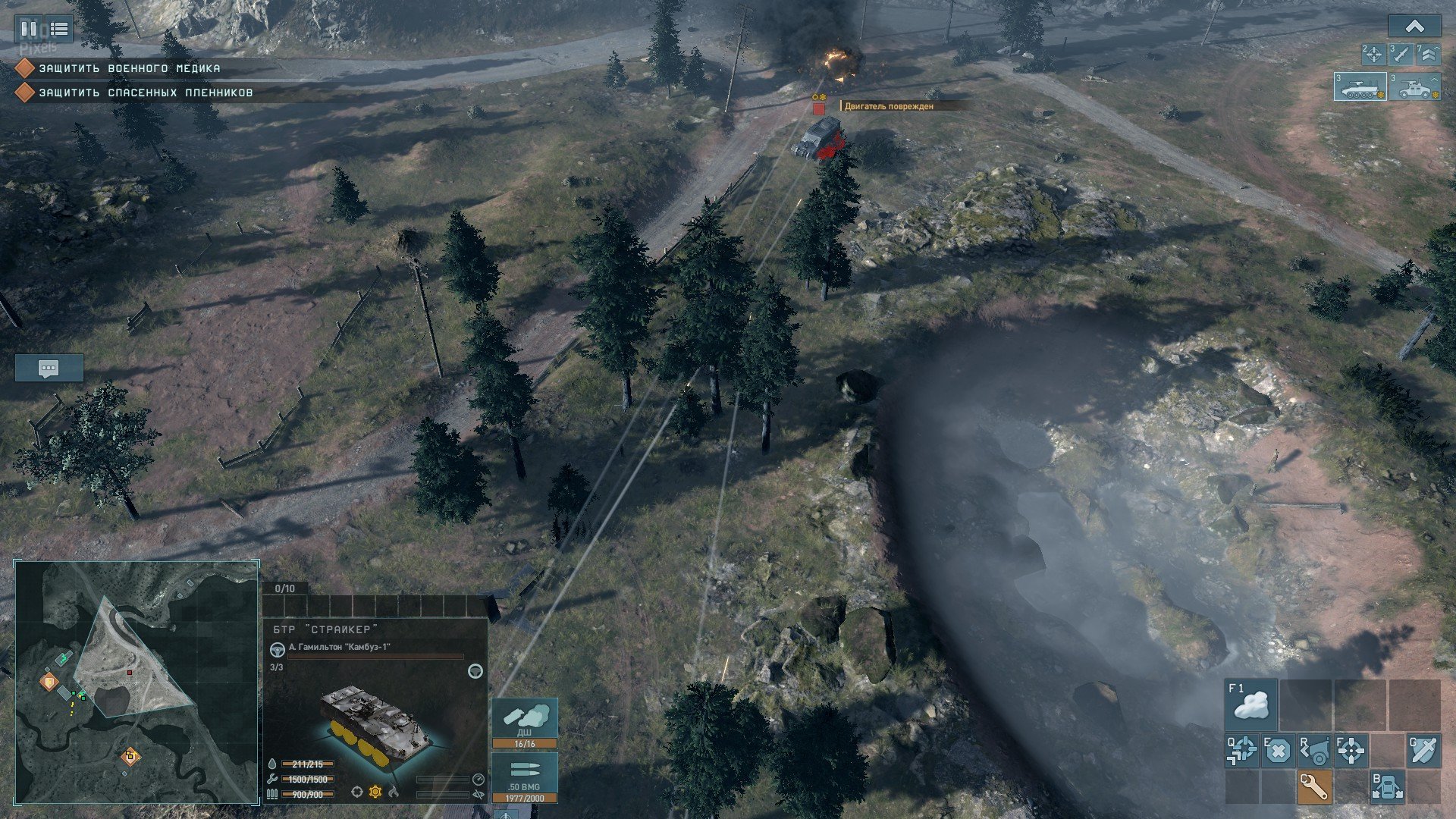The image size is (1456, 819).
Task: Issue the stop order command
Action: pyautogui.click(x=1277, y=751)
